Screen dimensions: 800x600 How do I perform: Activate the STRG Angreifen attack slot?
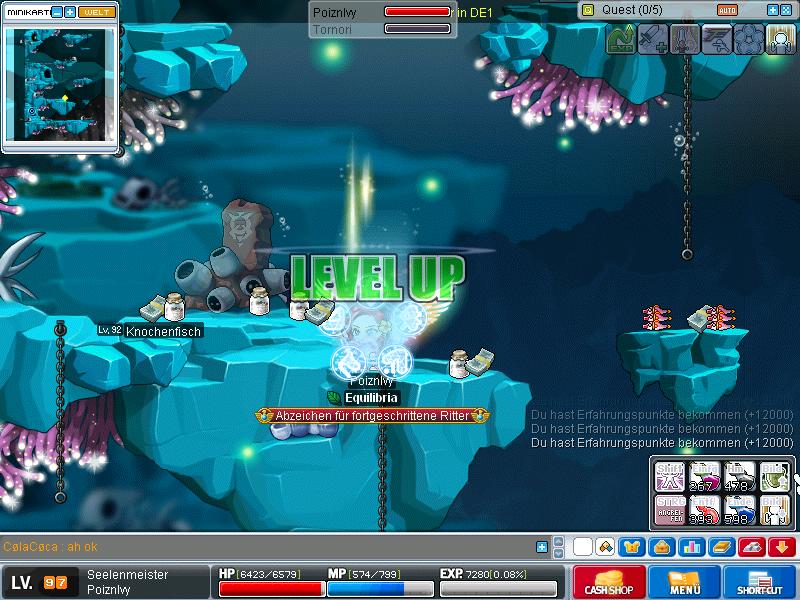[671, 508]
